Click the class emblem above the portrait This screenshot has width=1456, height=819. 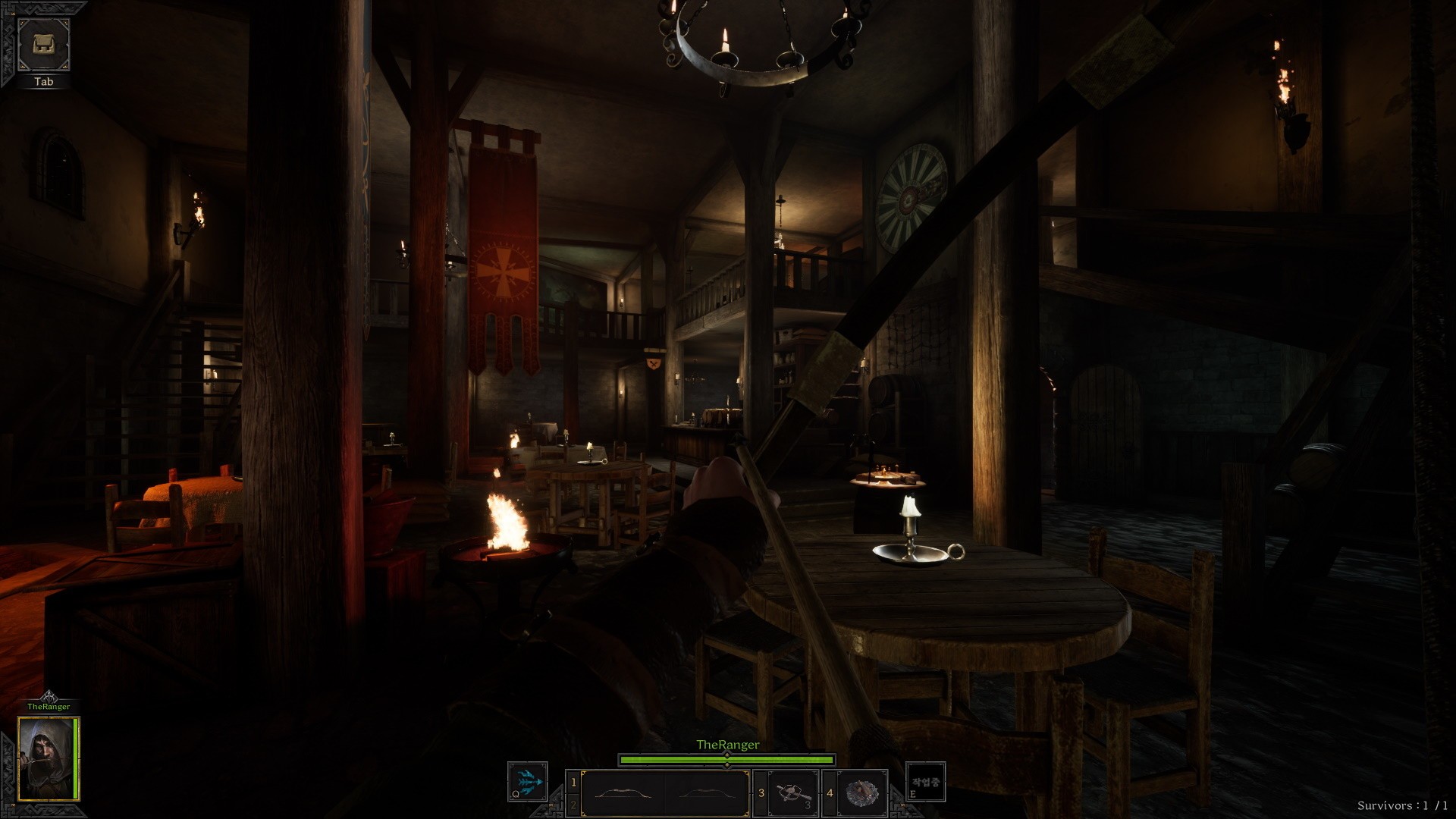49,696
